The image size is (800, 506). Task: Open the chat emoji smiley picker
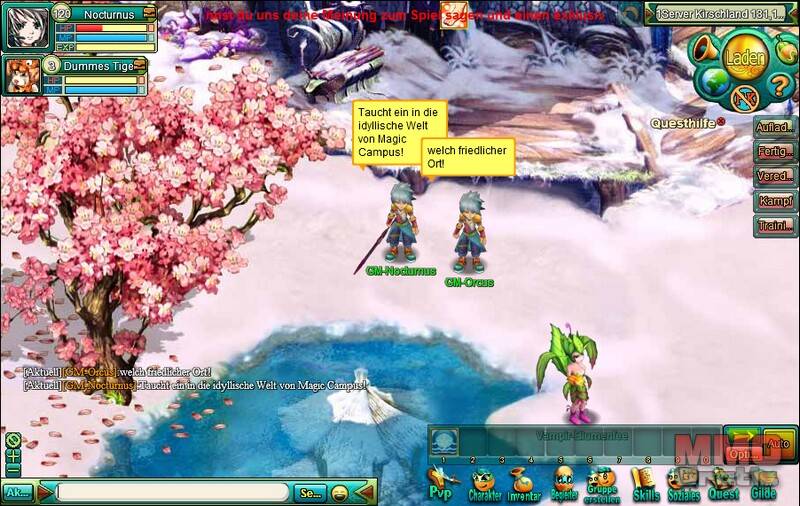[x=340, y=492]
